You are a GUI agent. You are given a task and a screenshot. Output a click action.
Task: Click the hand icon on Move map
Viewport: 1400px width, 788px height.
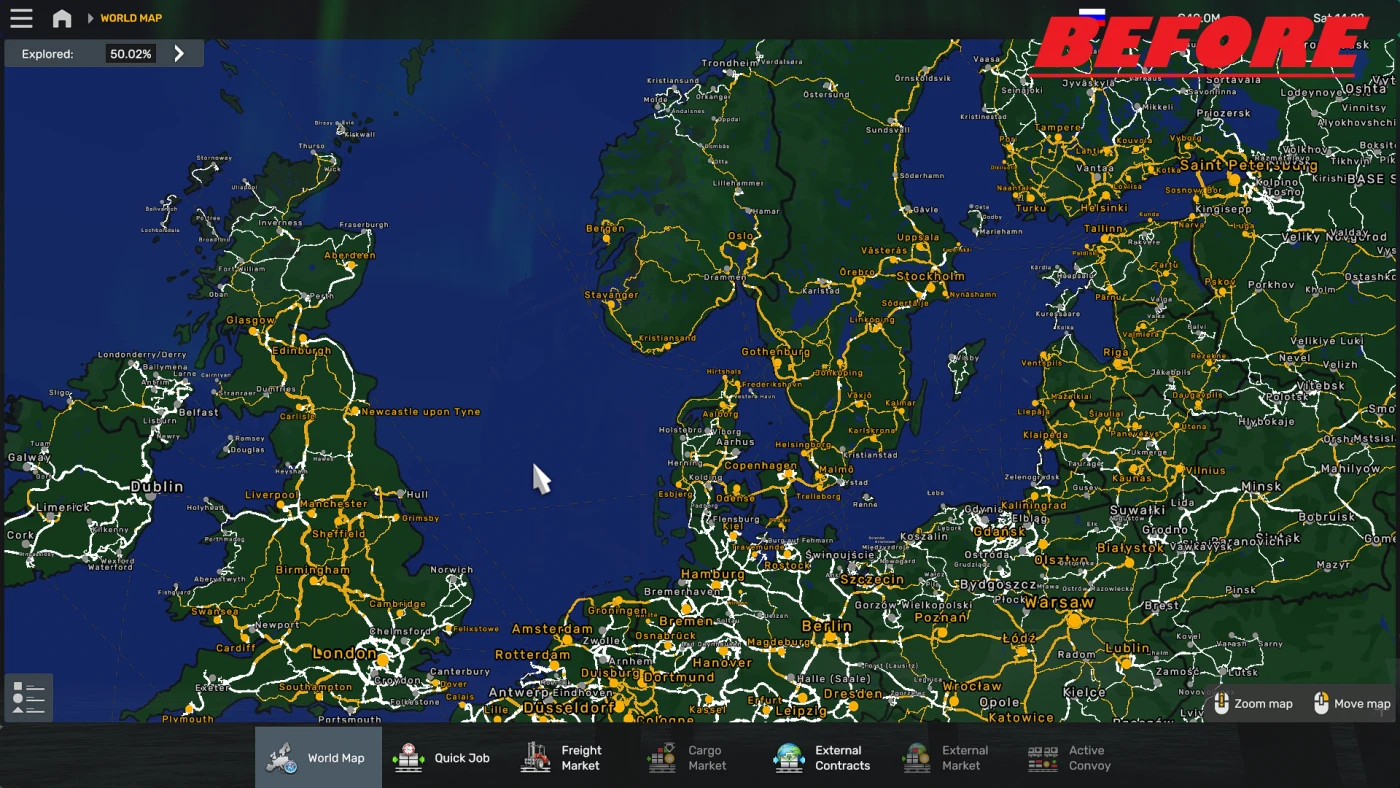(x=1322, y=703)
